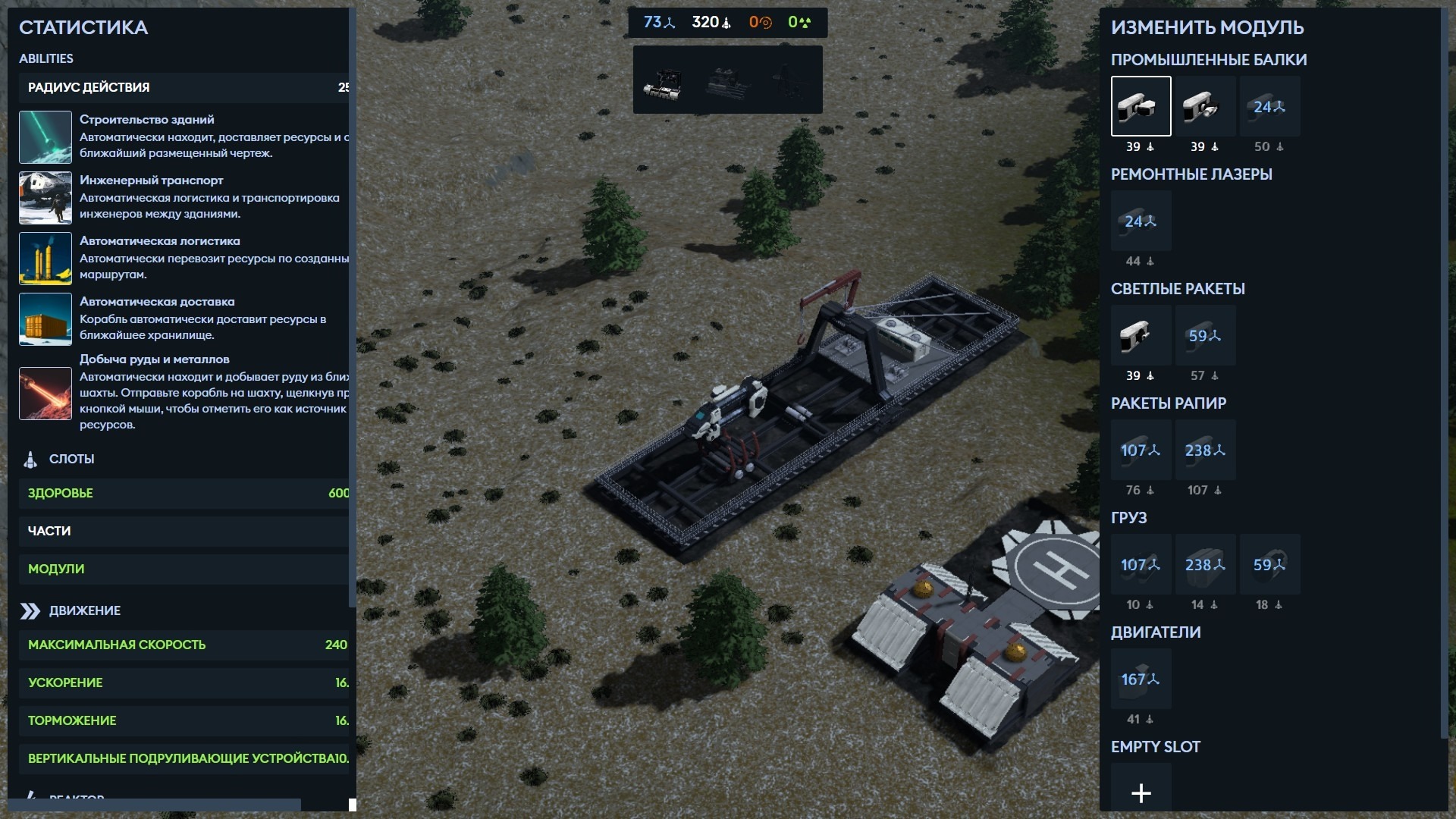The width and height of the screenshot is (1456, 819).
Task: Select the Rapier rocket module costing 76
Action: coord(1141,450)
